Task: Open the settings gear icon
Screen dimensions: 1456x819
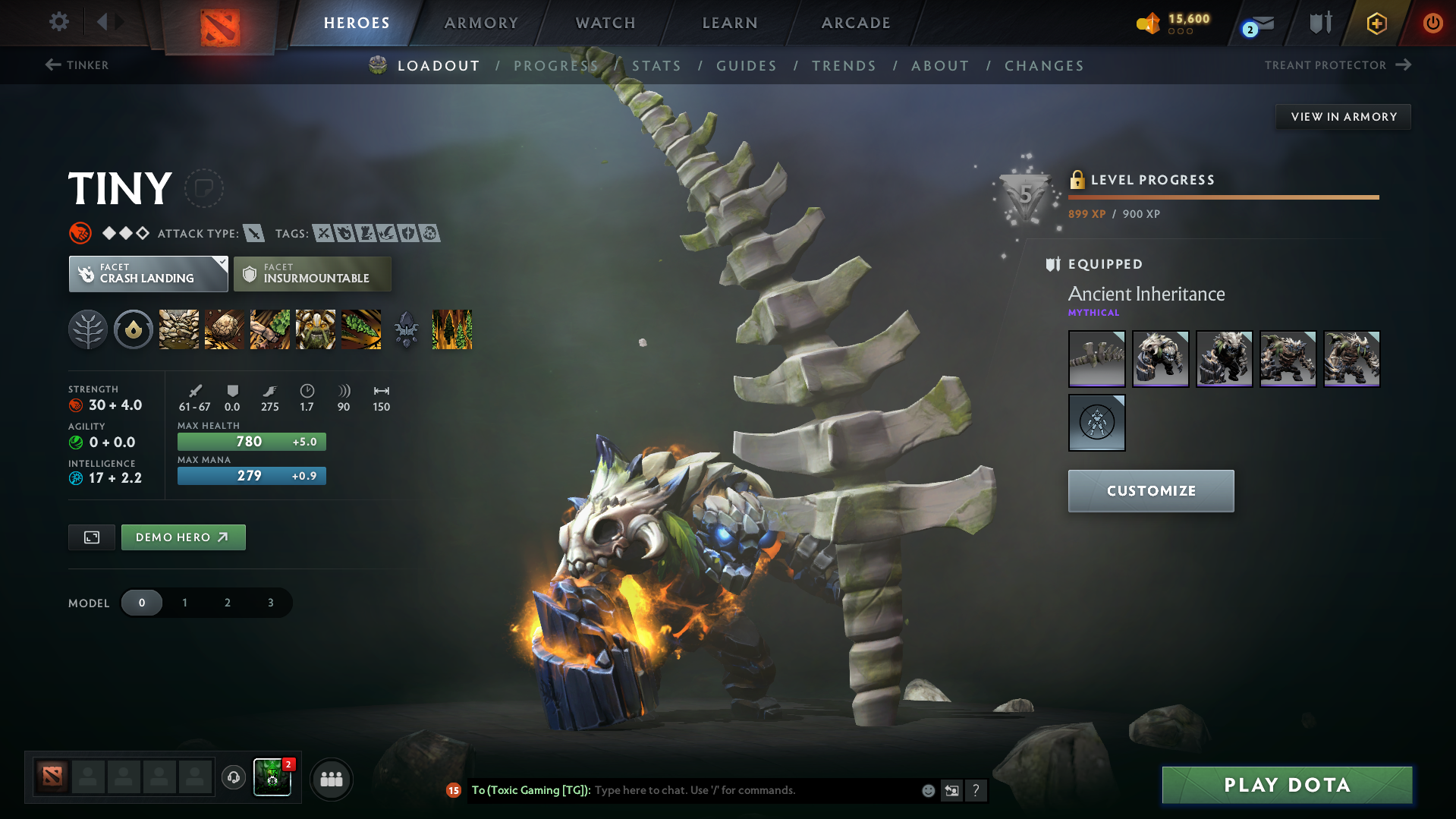Action: pyautogui.click(x=58, y=22)
